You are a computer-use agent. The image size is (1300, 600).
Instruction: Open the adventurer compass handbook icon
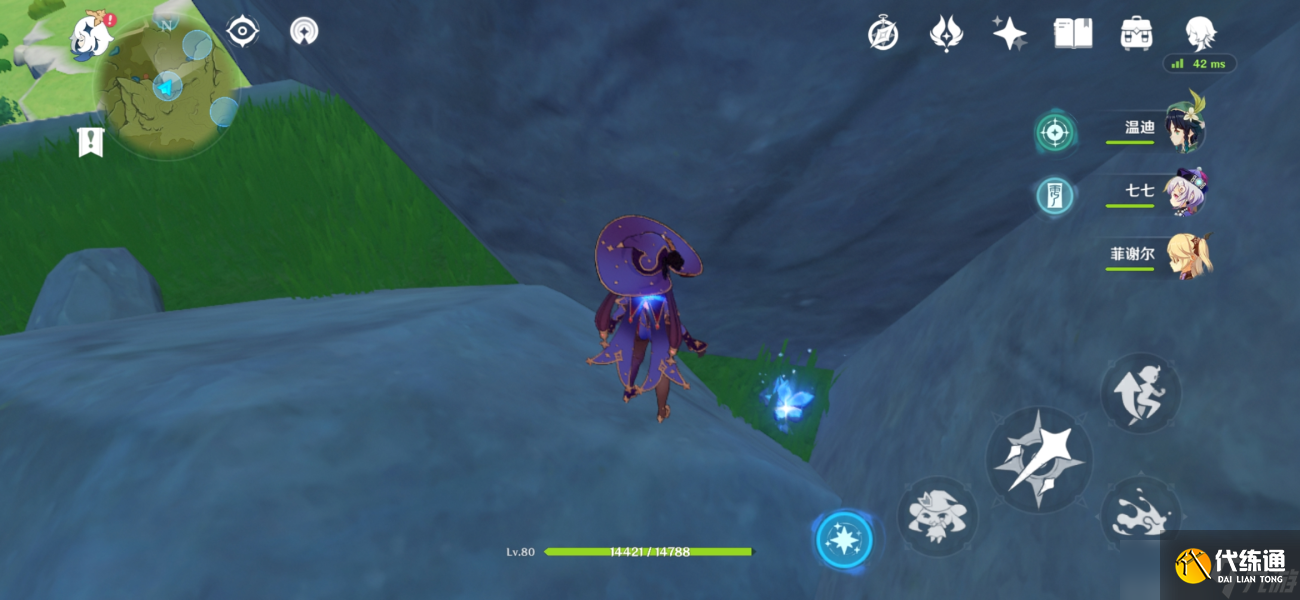pyautogui.click(x=883, y=34)
